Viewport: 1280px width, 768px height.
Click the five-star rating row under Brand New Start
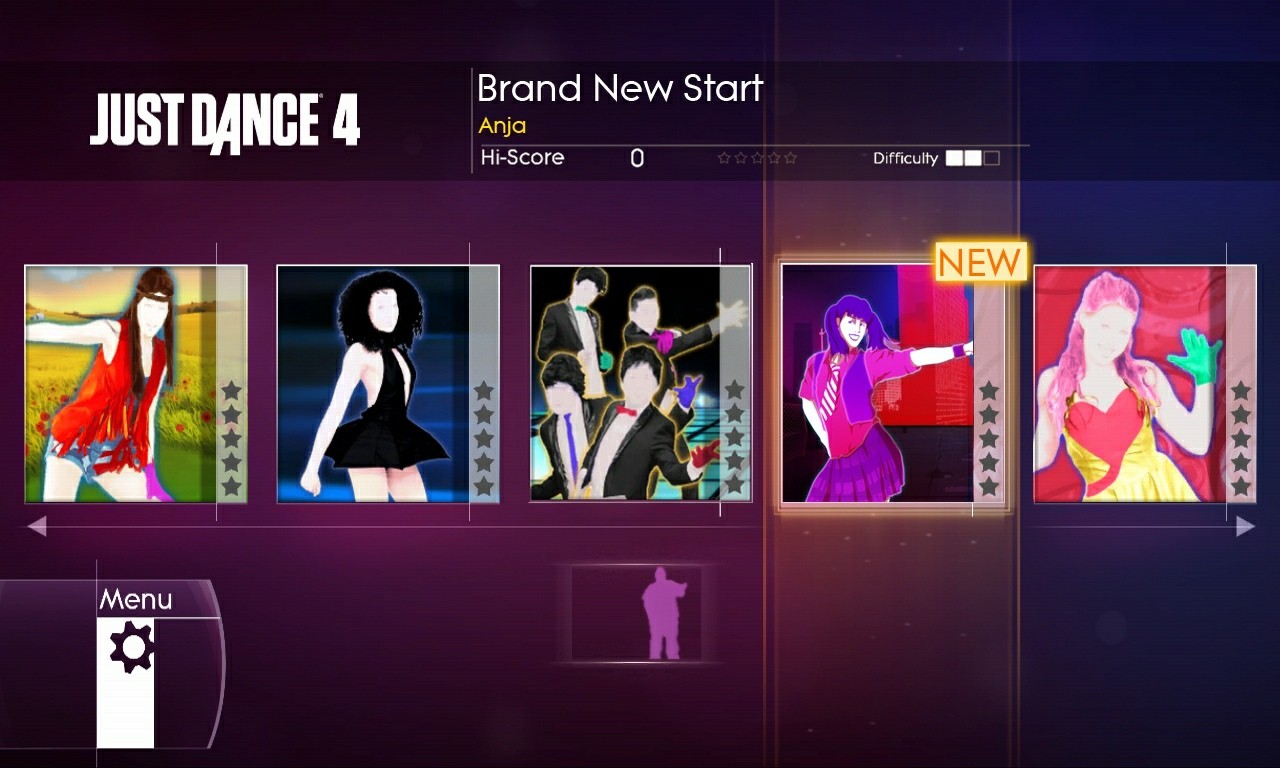758,157
